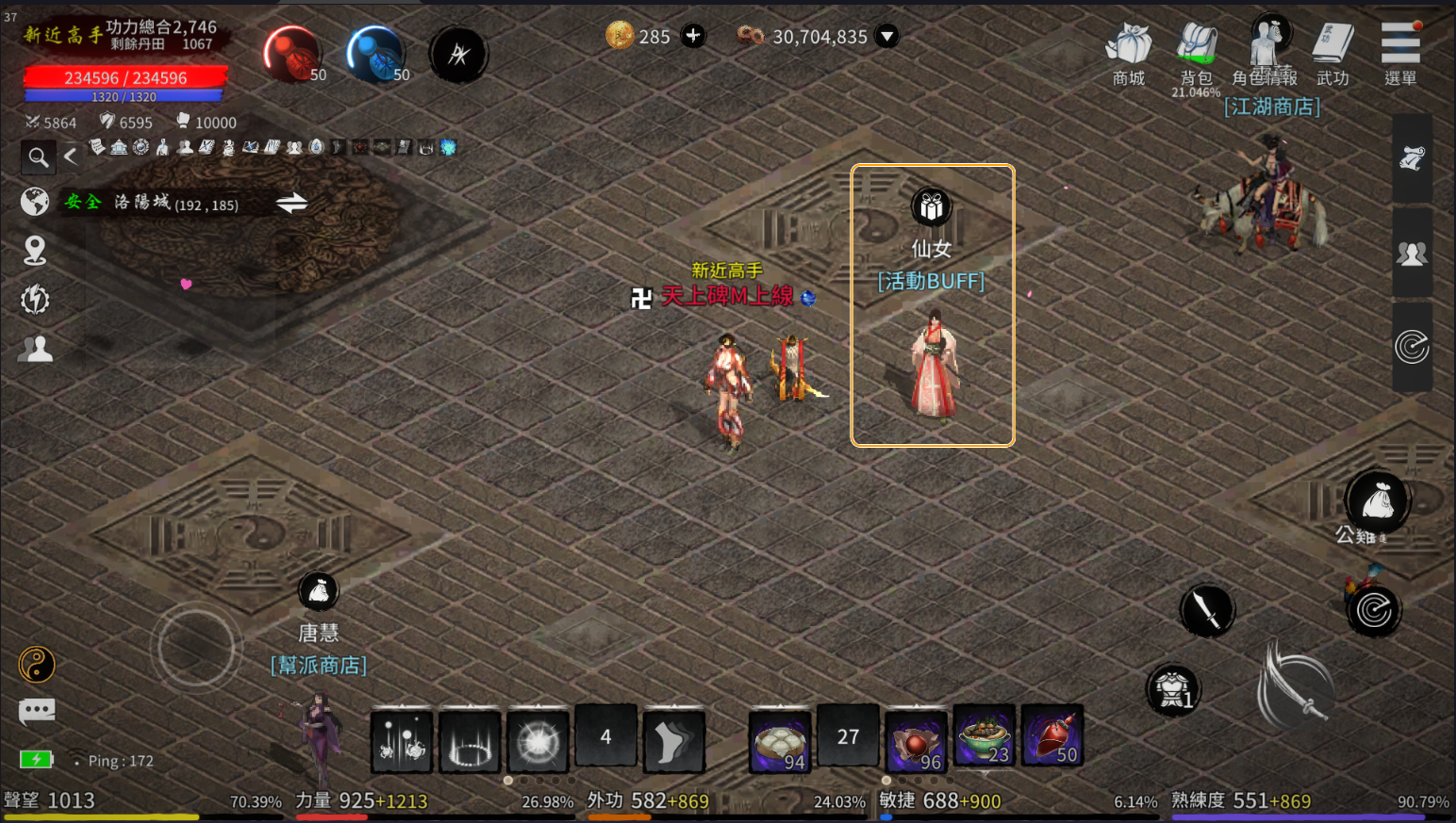Open the 背包 backpack
This screenshot has height=823, width=1456.
tap(1197, 53)
